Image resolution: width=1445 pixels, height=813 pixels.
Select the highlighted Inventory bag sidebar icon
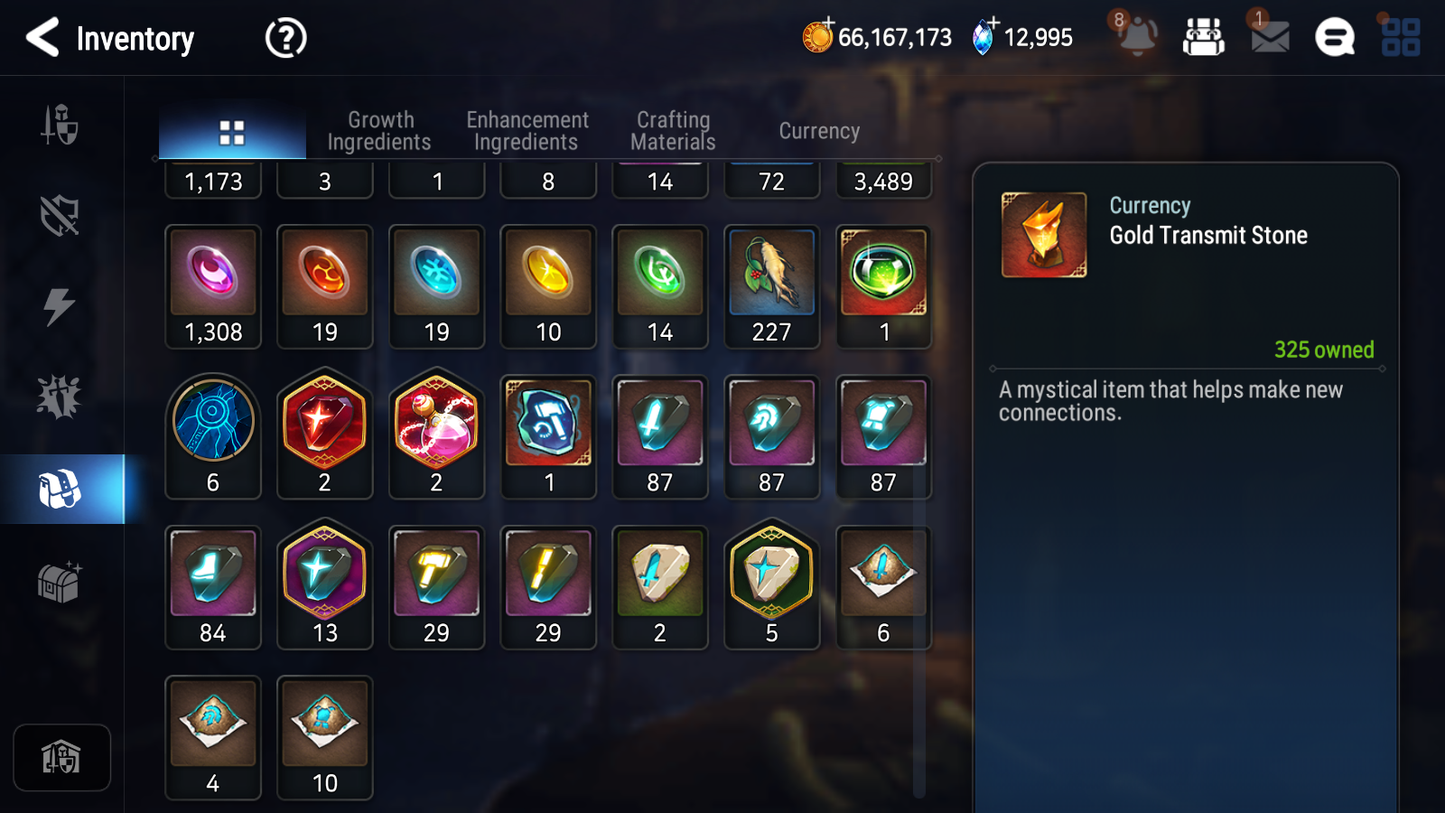pos(61,487)
